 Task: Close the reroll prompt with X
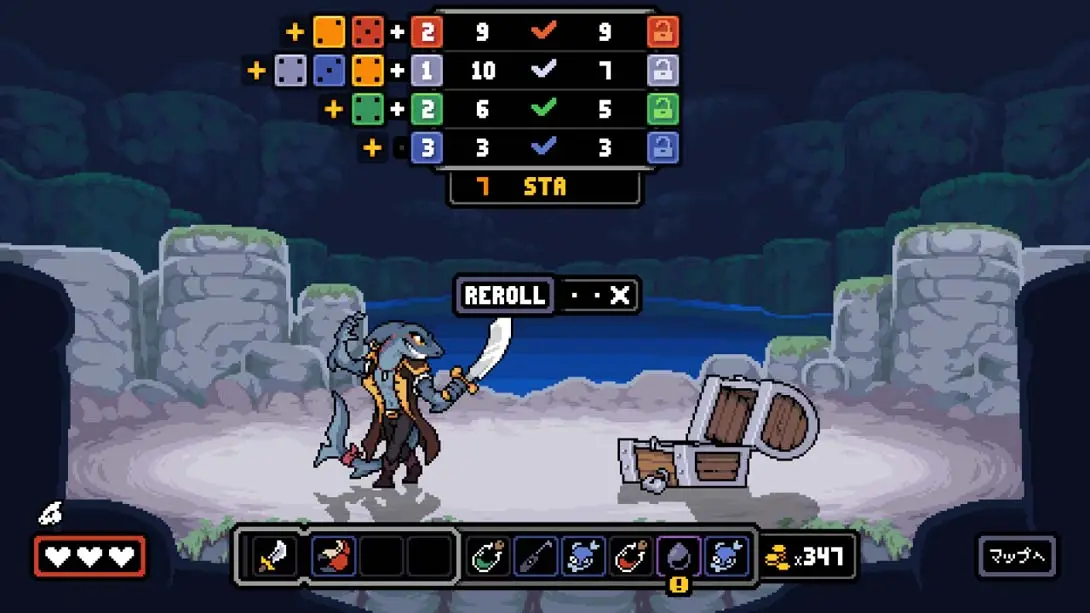tap(620, 296)
